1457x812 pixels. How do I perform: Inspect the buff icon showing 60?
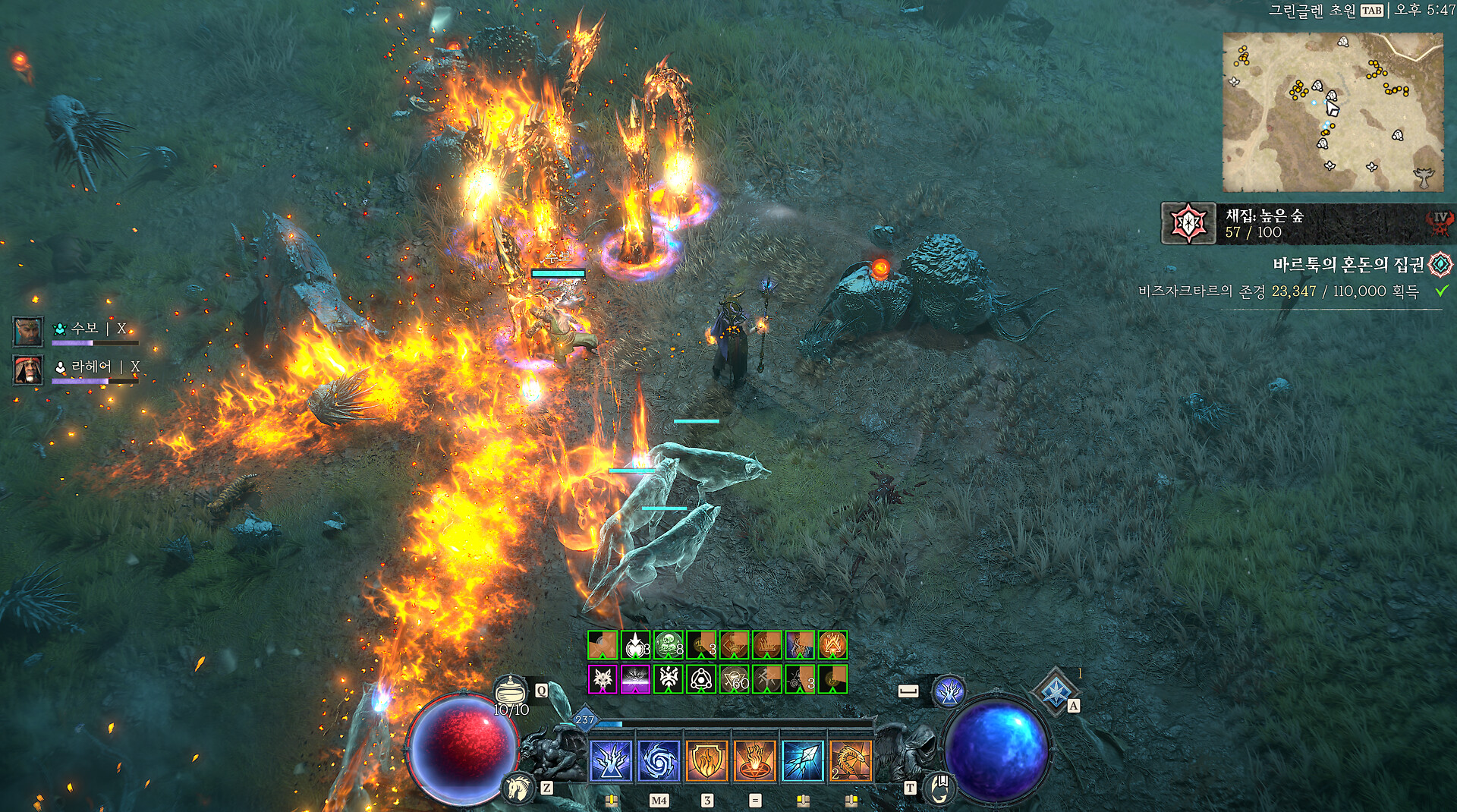point(734,679)
